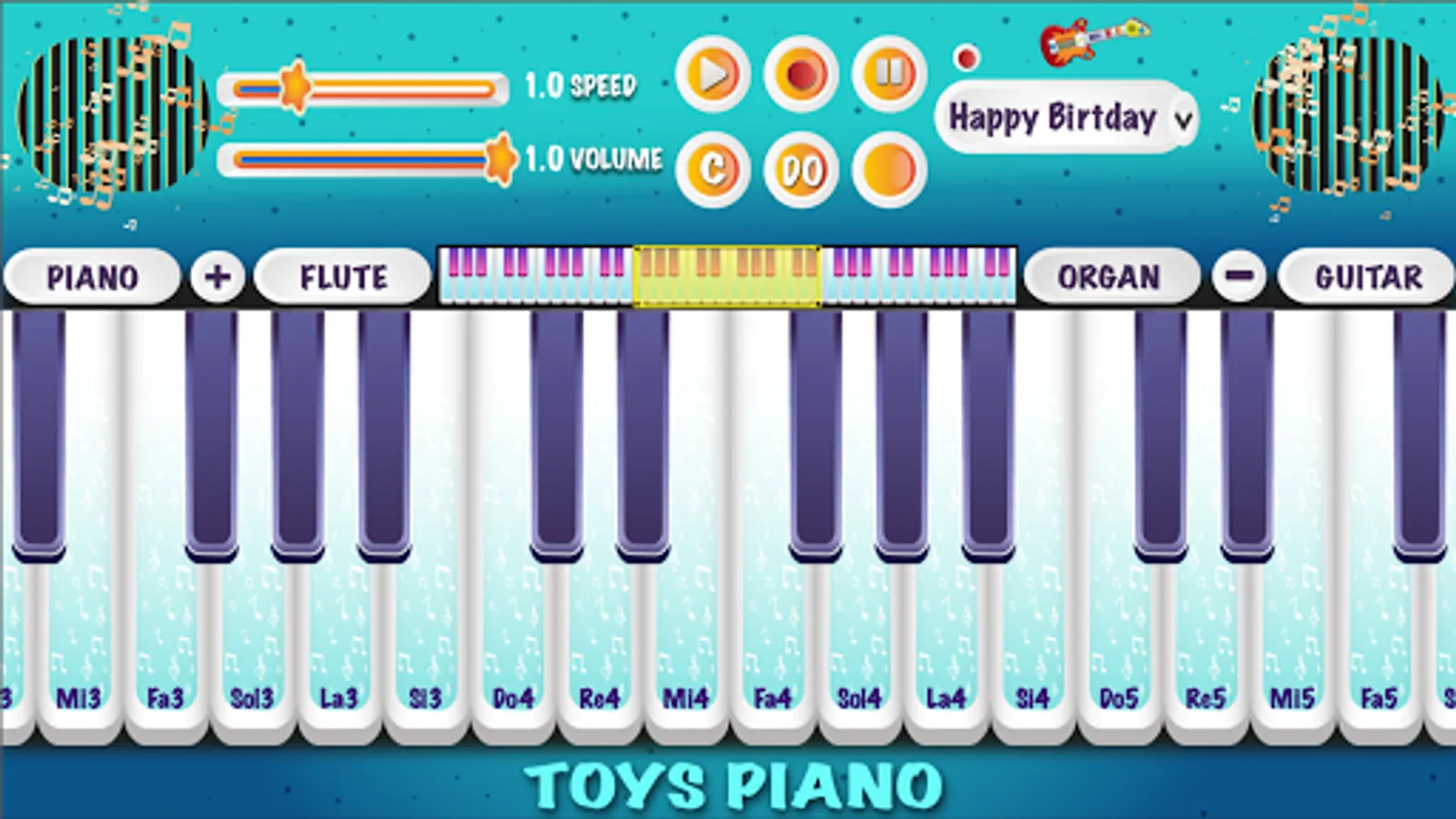This screenshot has width=1456, height=819.
Task: Click the C note label button
Action: point(713,170)
